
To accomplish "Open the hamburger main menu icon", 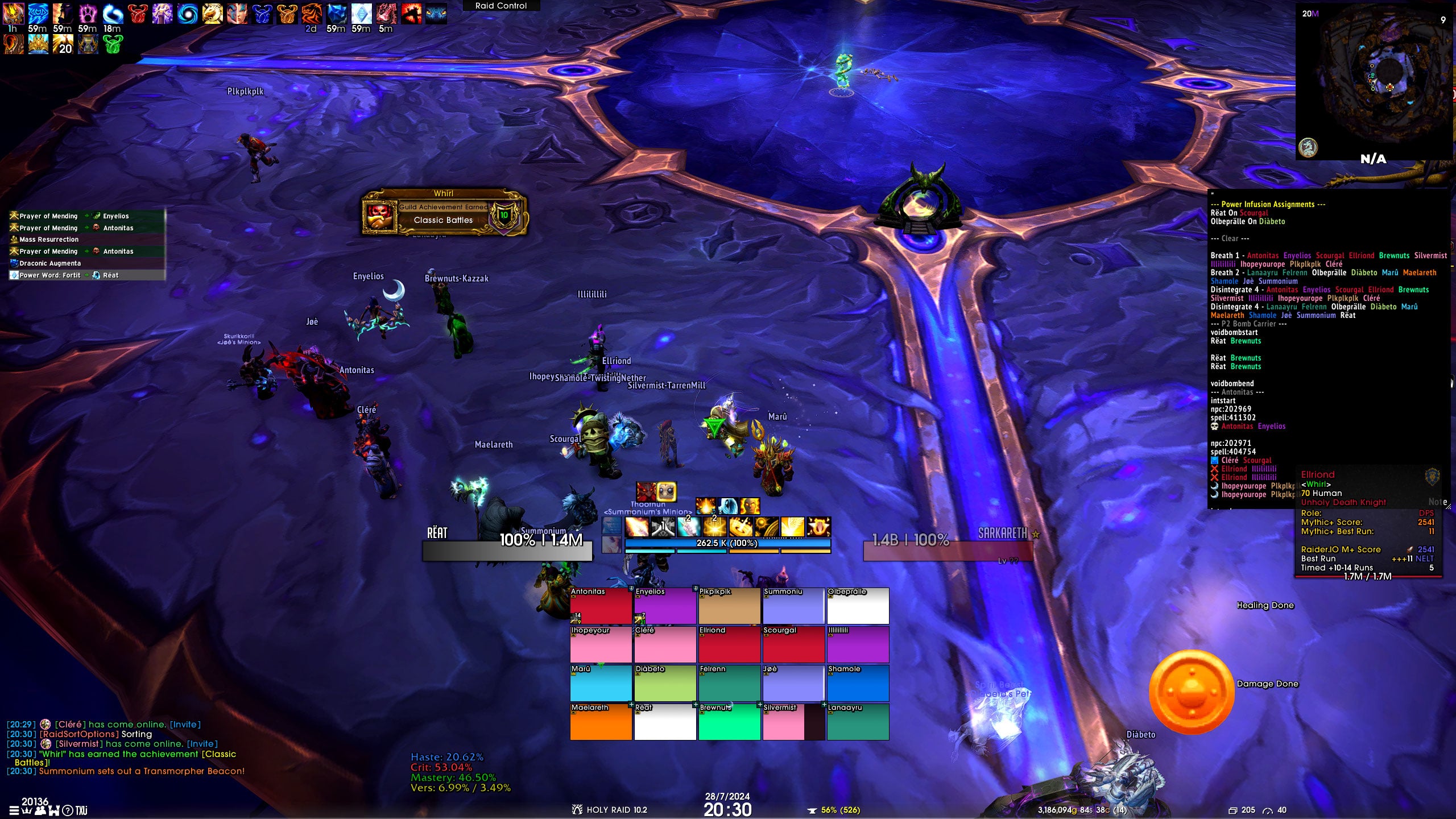I will pos(13,810).
